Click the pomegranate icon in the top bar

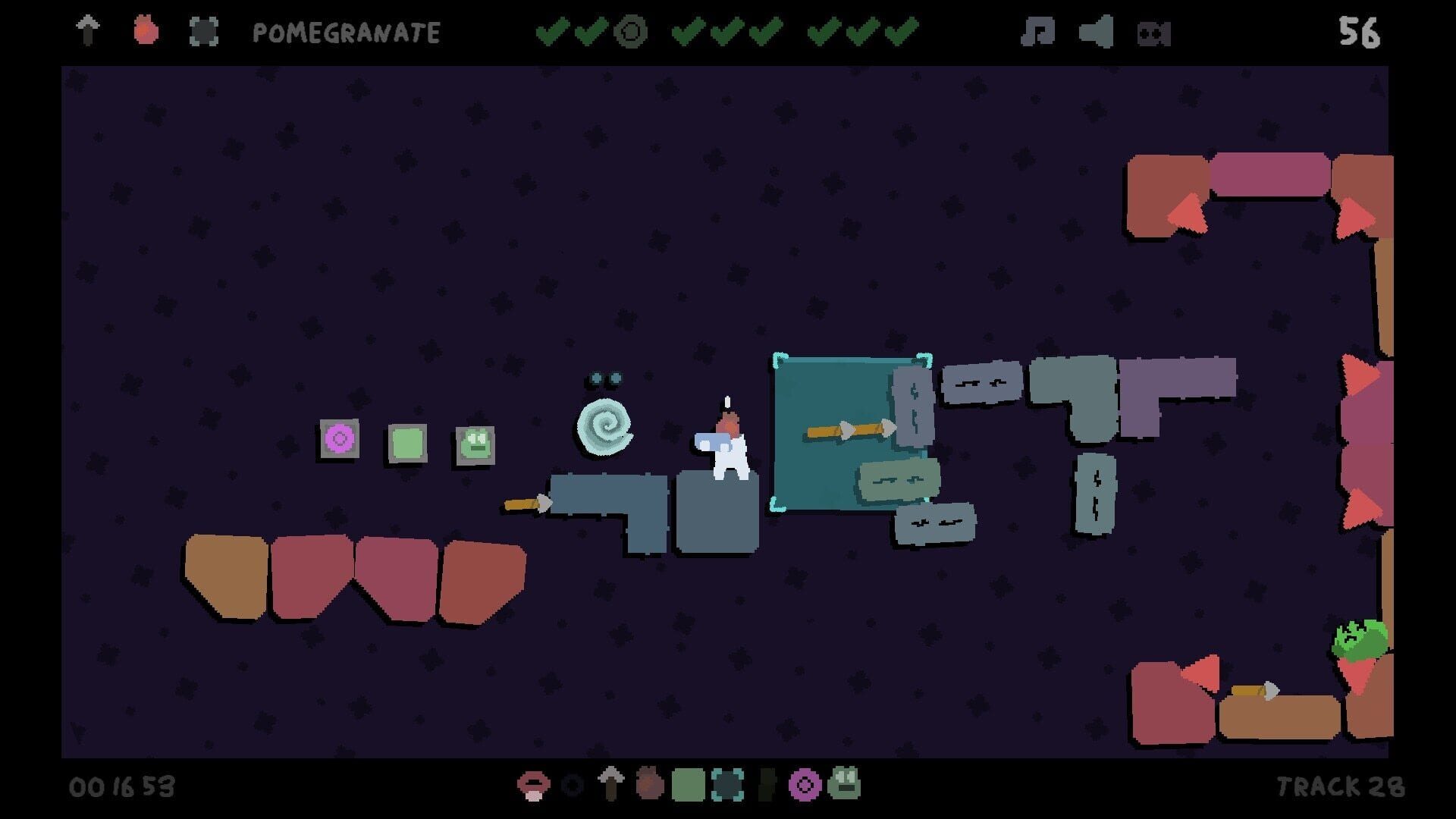click(x=146, y=32)
